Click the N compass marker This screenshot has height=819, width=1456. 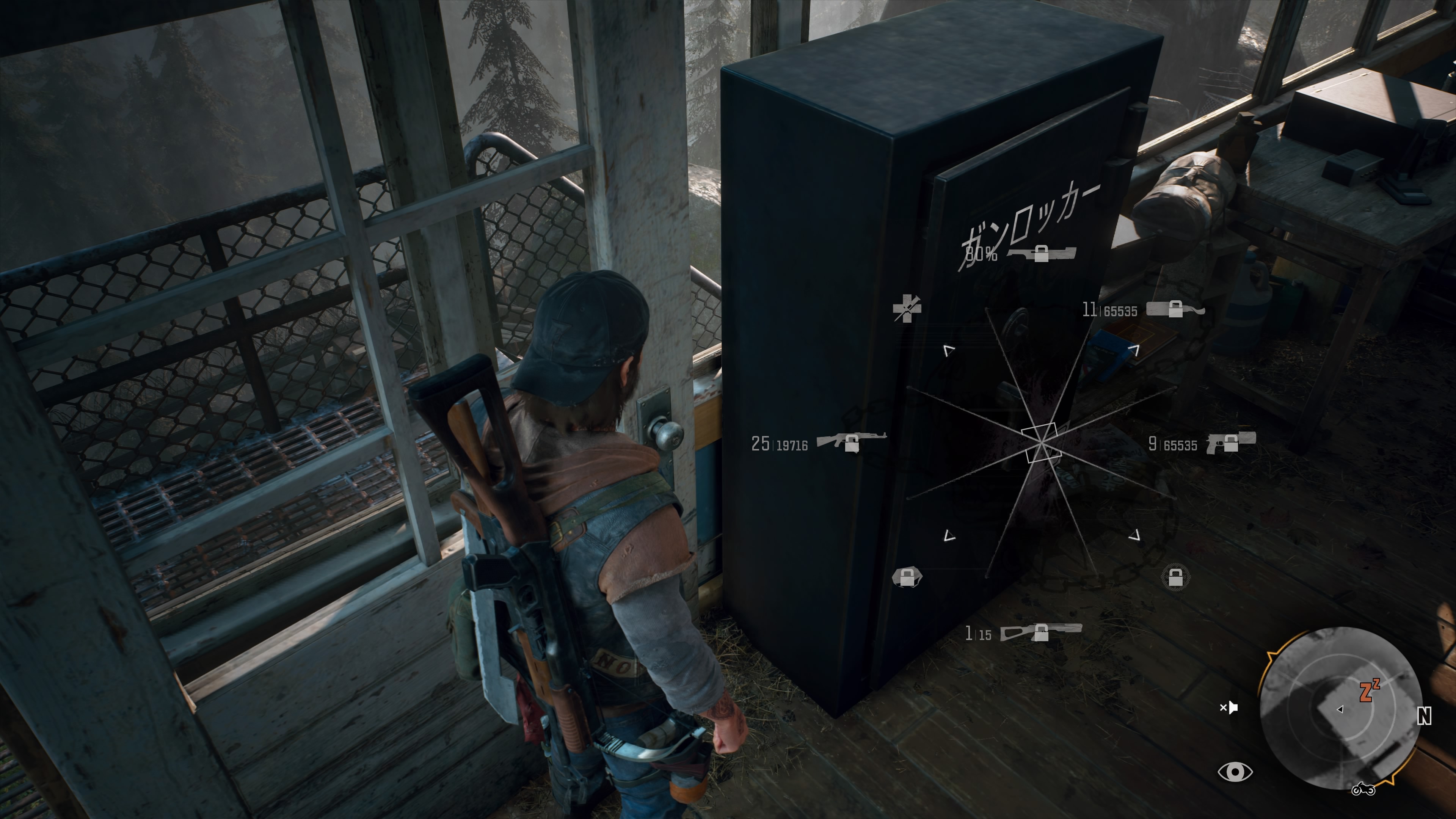coord(1425,716)
